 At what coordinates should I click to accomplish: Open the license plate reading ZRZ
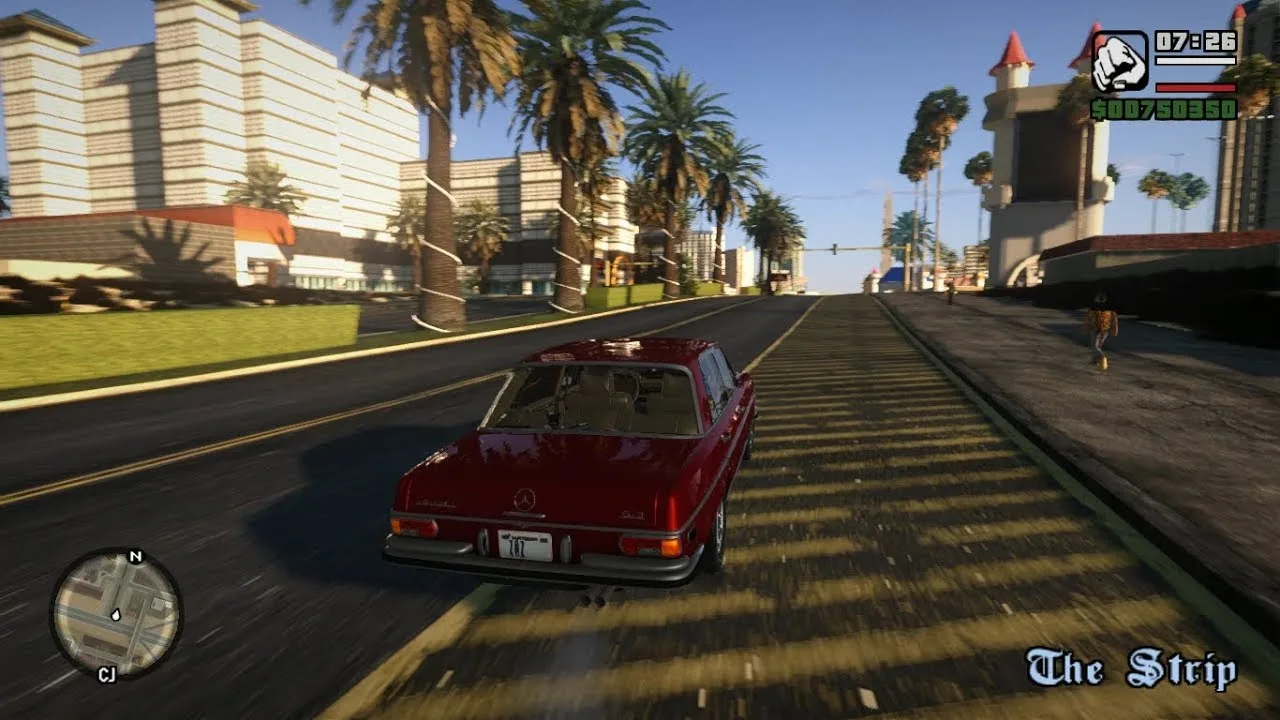[x=524, y=542]
